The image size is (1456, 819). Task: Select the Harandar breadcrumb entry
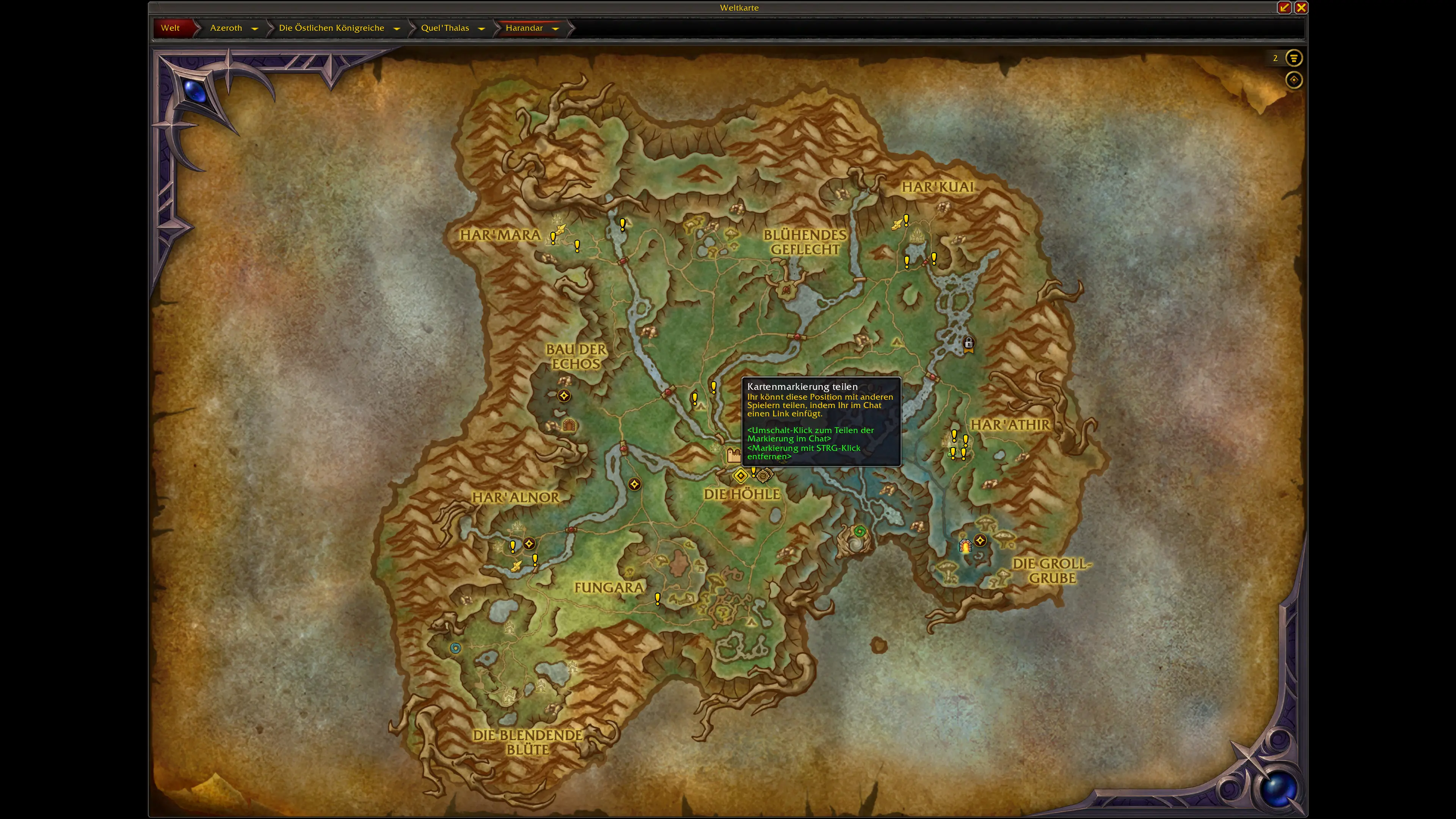click(x=524, y=28)
